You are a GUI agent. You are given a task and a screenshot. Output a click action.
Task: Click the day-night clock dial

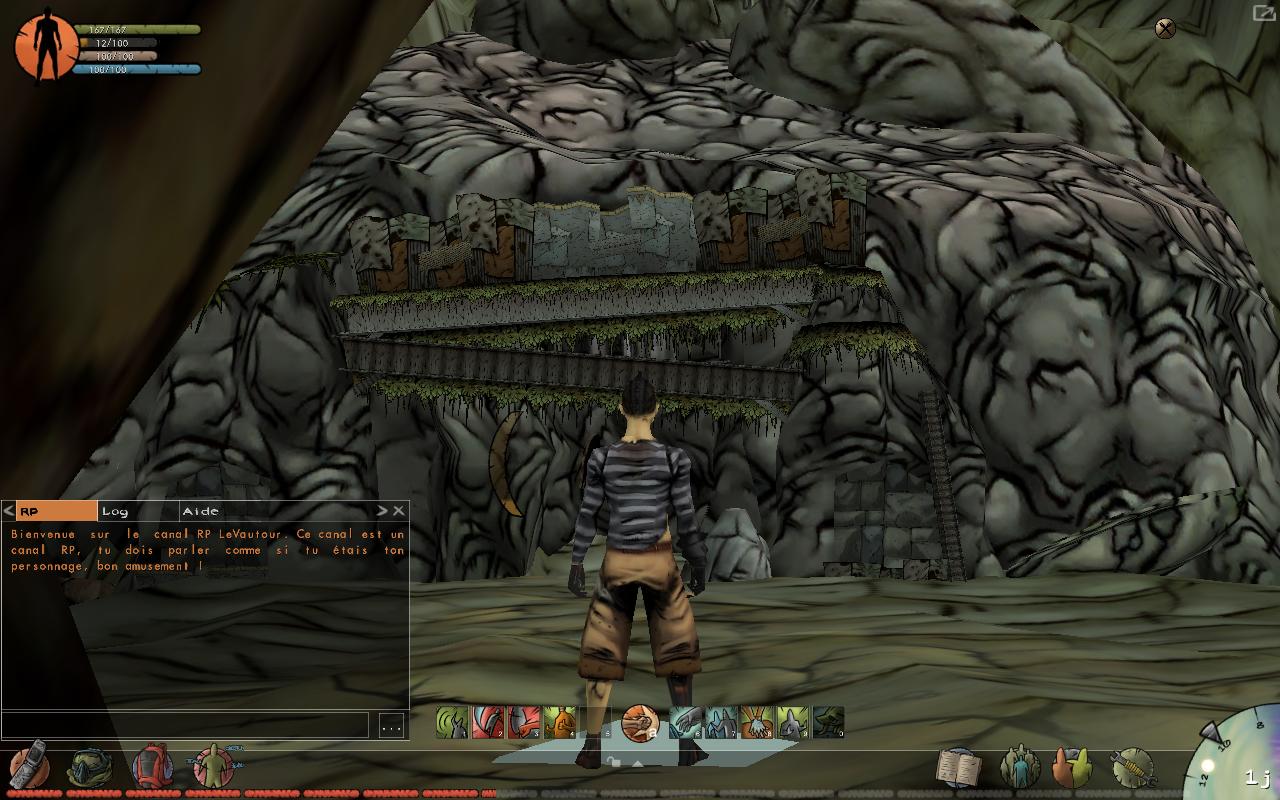tap(1238, 758)
